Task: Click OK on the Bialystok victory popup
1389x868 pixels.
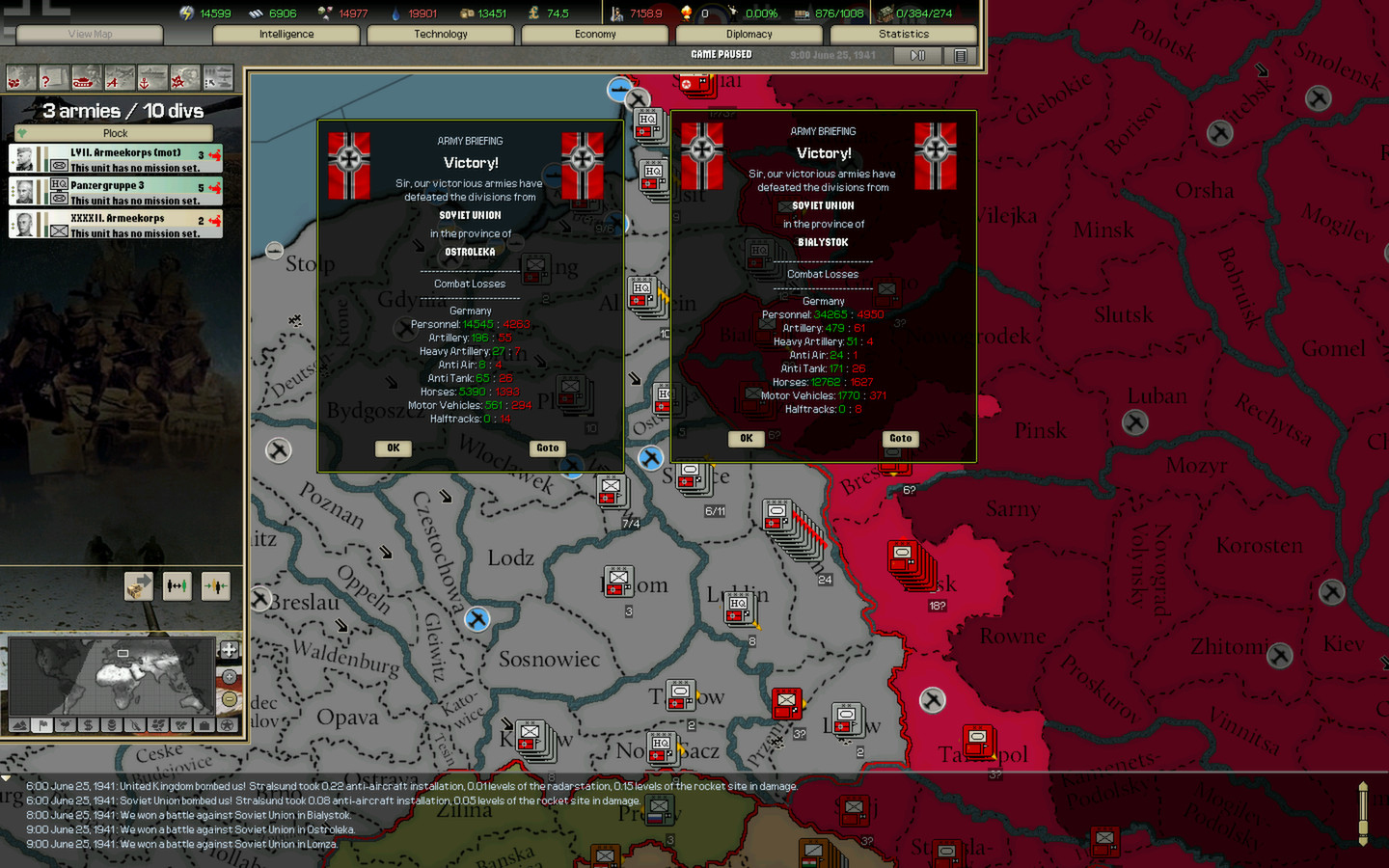Action: tap(746, 439)
